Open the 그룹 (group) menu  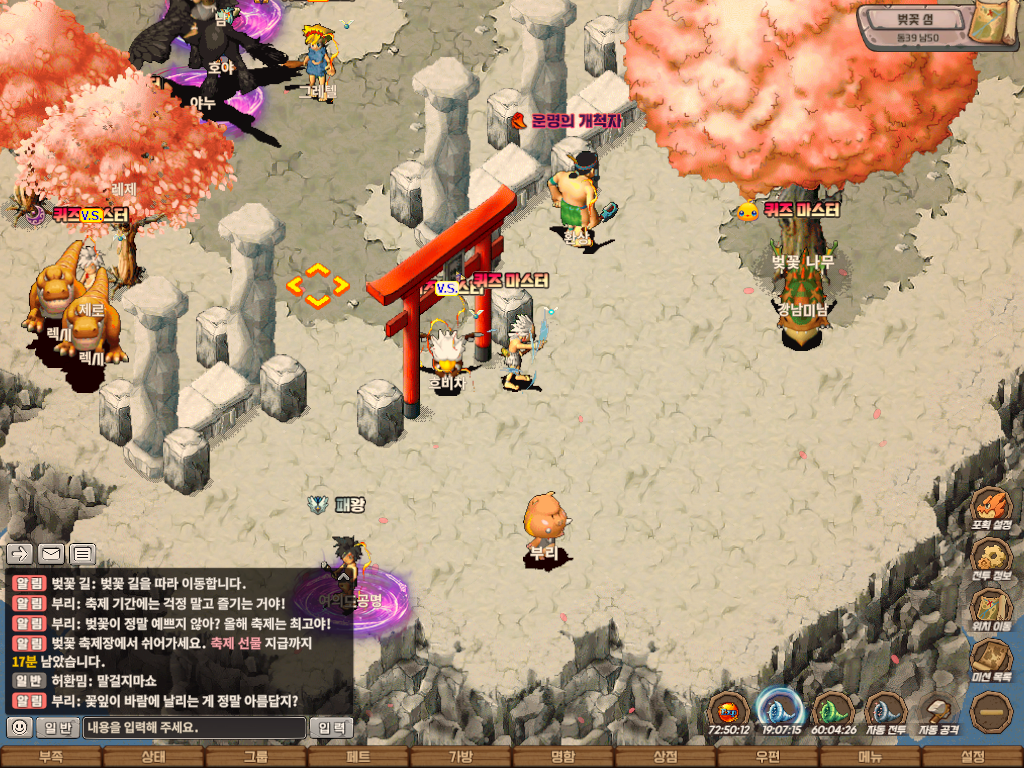coord(256,757)
